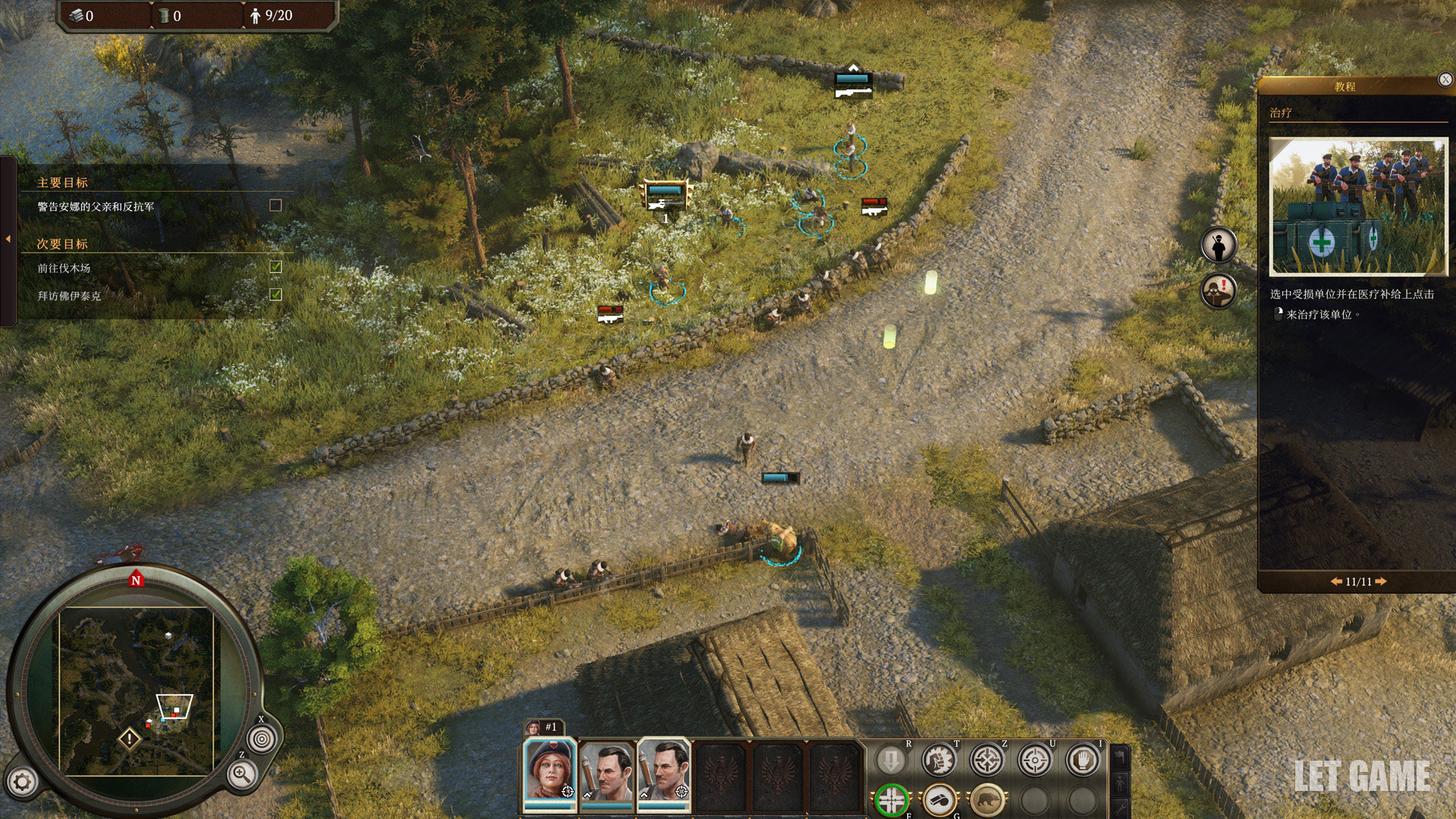Click the exclamation objective marker on the minimap
Viewport: 1456px width, 819px height.
130,738
